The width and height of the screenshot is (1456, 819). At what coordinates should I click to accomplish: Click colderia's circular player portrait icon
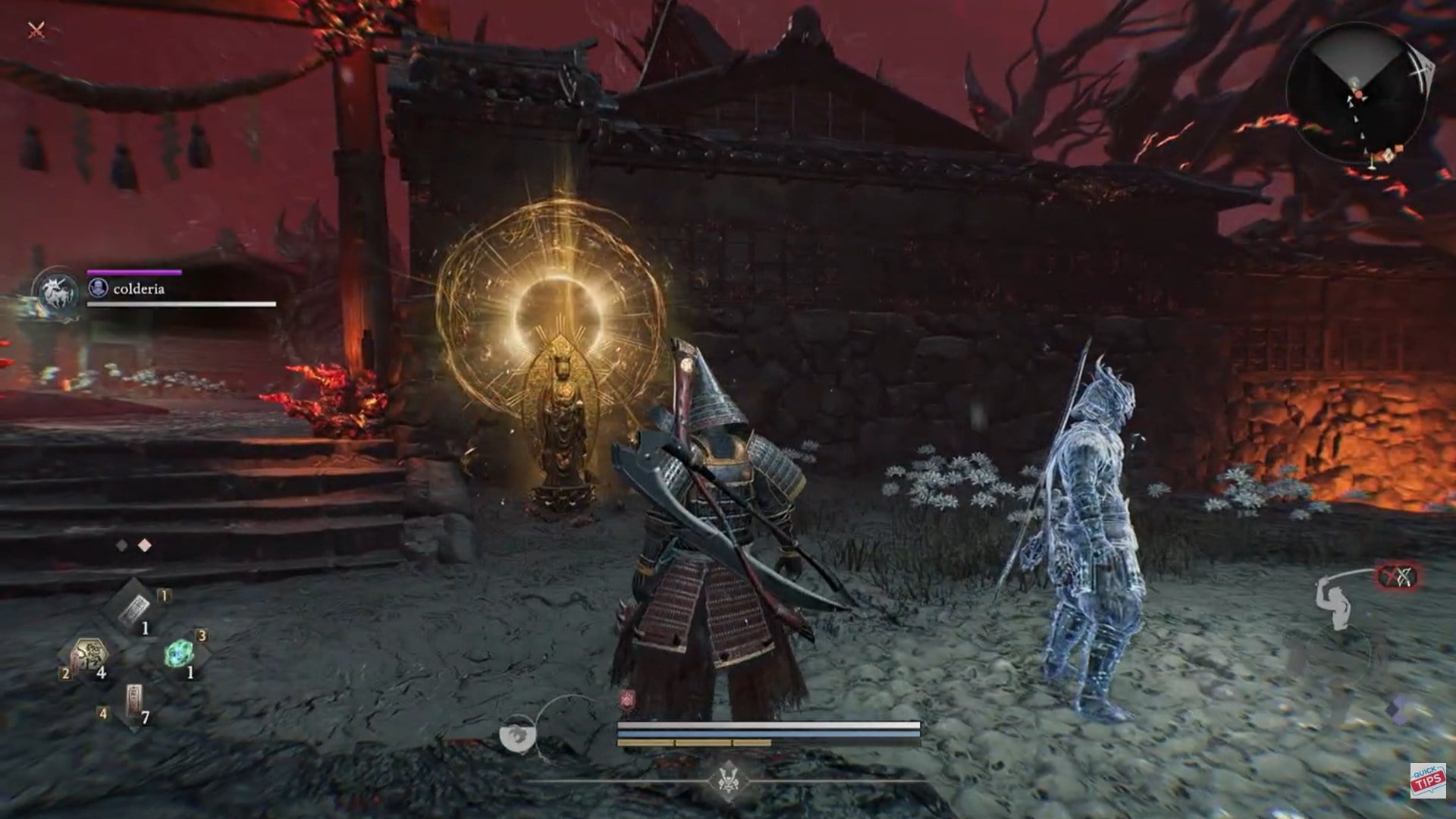coord(97,288)
